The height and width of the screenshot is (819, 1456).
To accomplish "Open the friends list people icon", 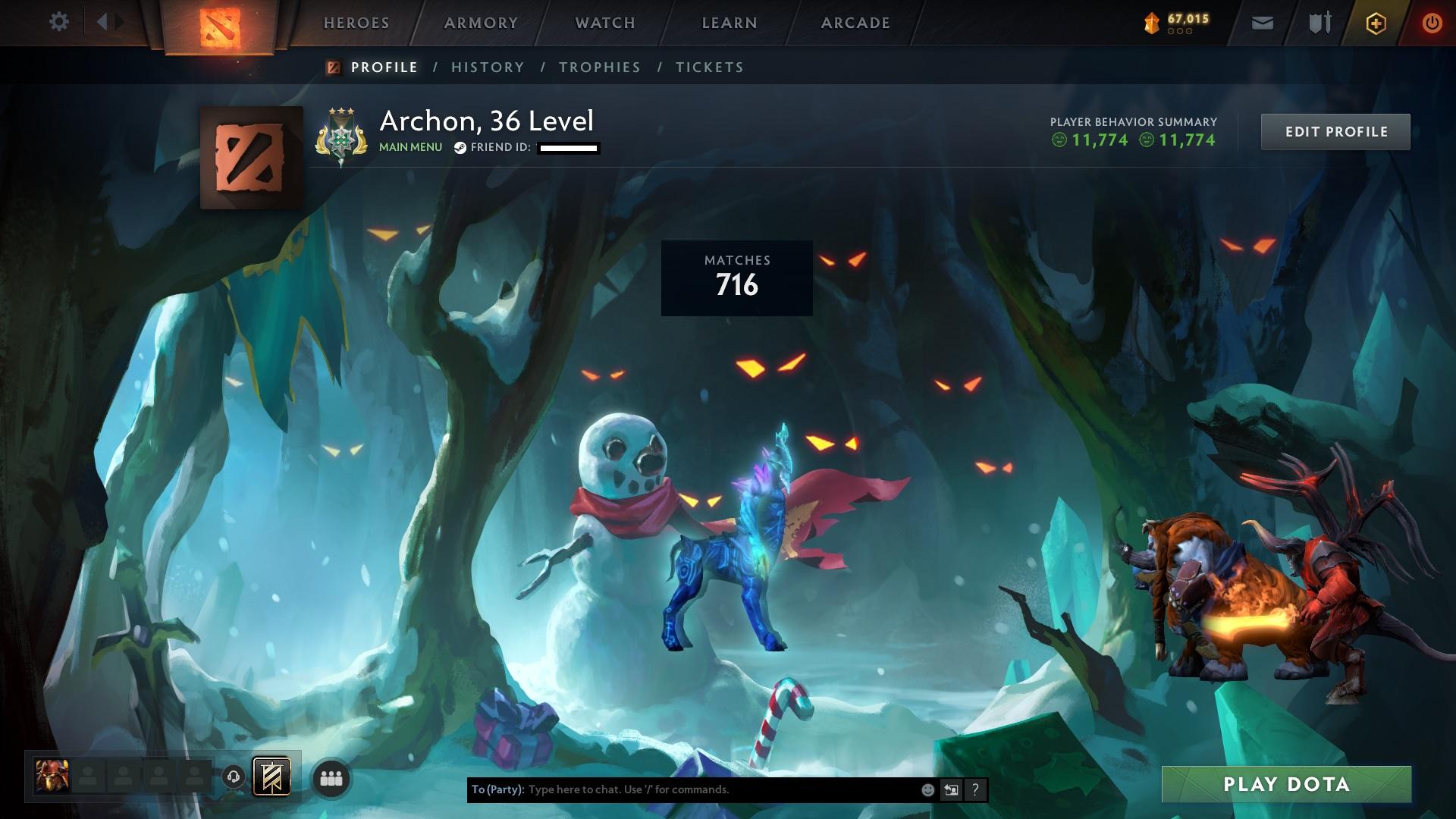I will [330, 777].
